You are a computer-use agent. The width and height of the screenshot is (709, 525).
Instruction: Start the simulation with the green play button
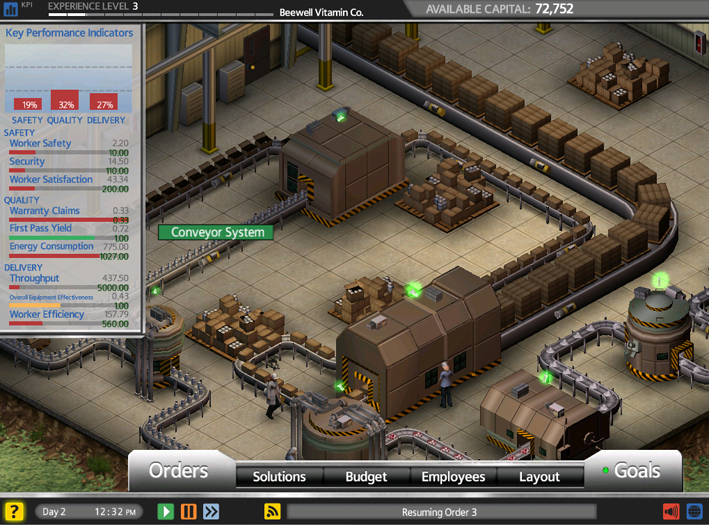tap(166, 512)
